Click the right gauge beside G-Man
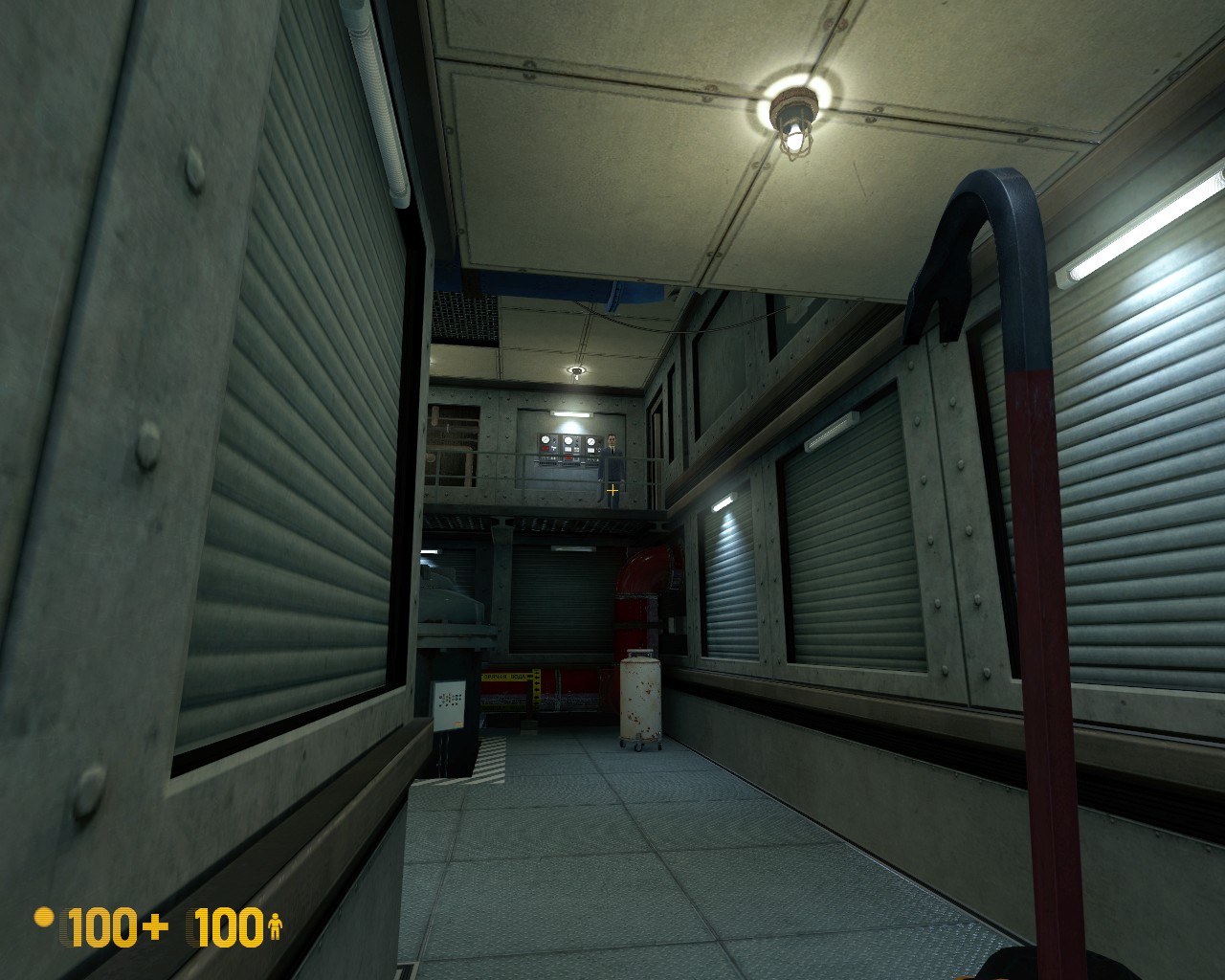Viewport: 1225px width, 980px height. pos(590,440)
